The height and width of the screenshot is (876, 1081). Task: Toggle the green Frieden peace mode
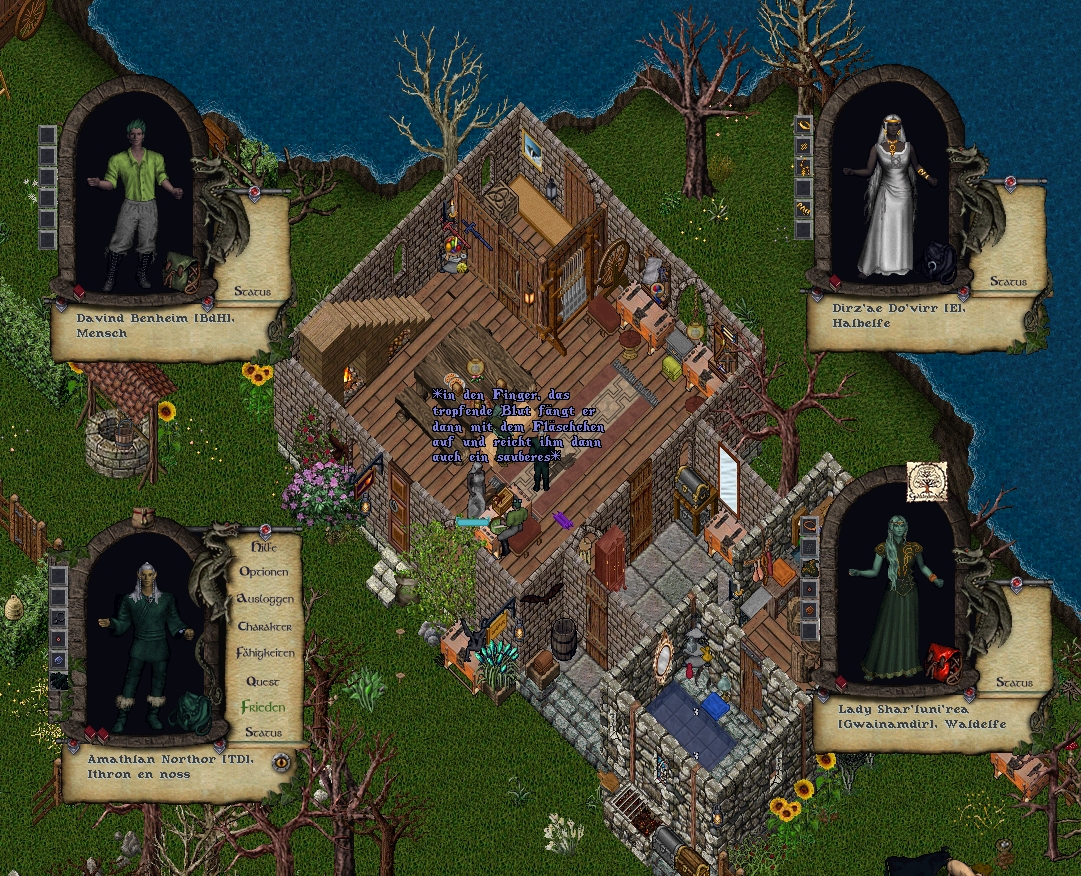coord(263,707)
